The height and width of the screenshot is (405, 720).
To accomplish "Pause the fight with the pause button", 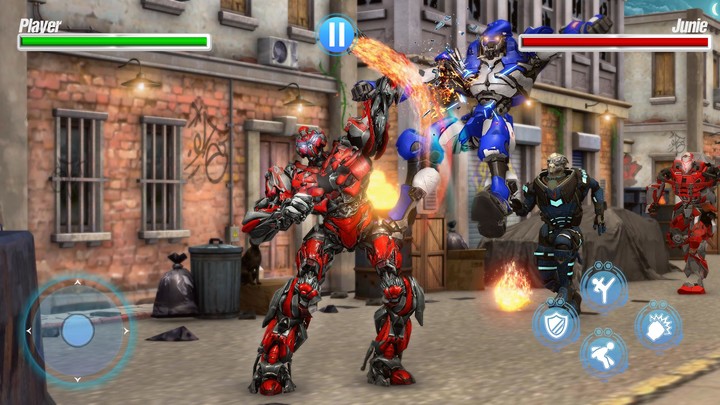I will [x=337, y=35].
